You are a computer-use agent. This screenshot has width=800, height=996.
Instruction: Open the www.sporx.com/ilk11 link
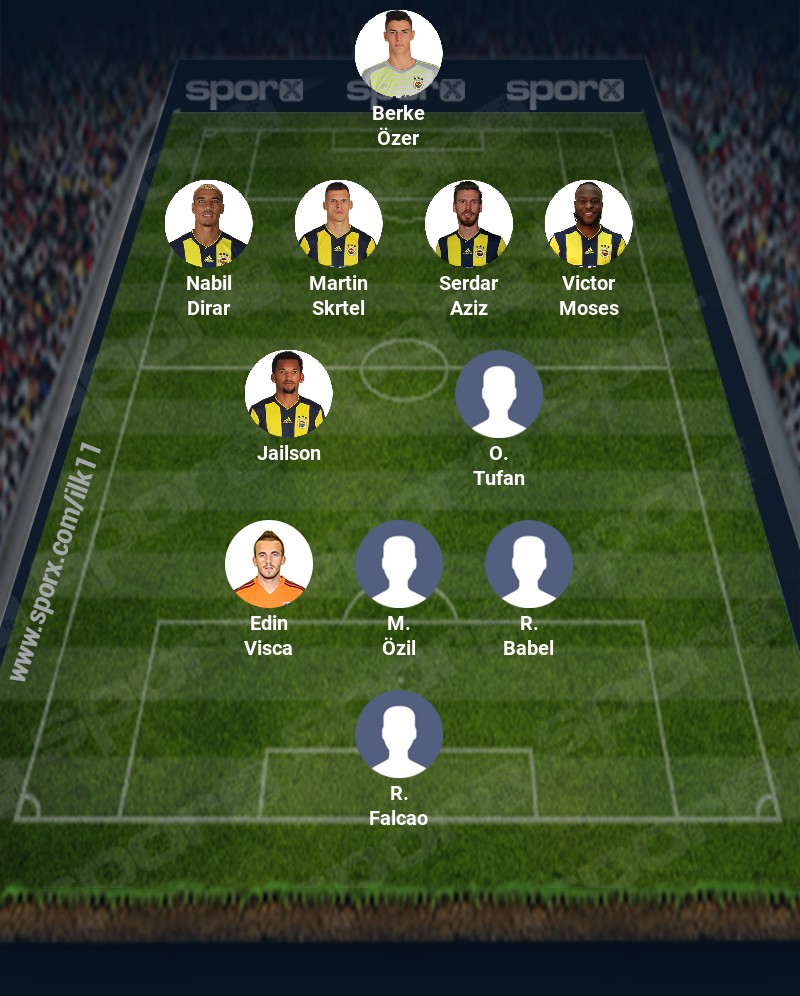tap(56, 563)
